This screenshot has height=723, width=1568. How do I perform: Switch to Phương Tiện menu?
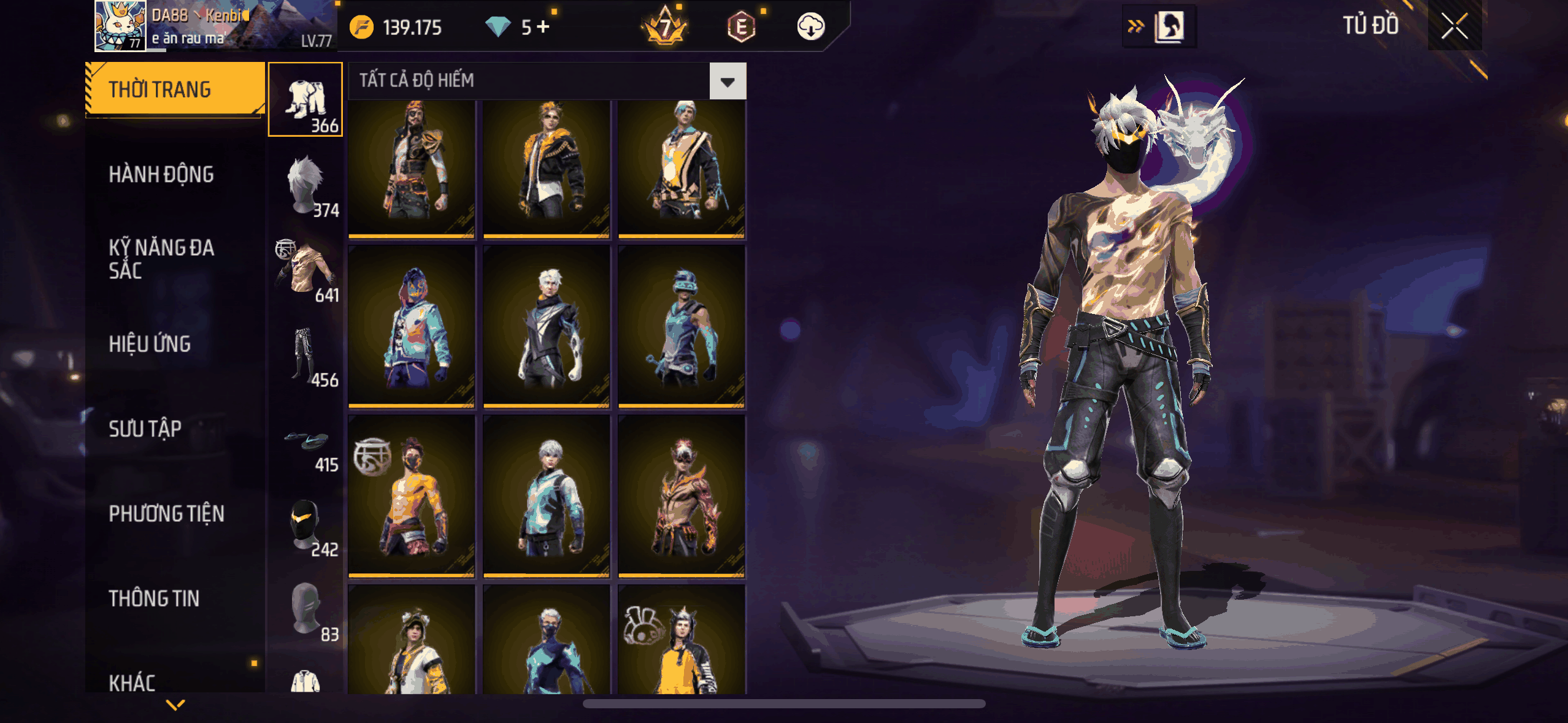coord(166,514)
